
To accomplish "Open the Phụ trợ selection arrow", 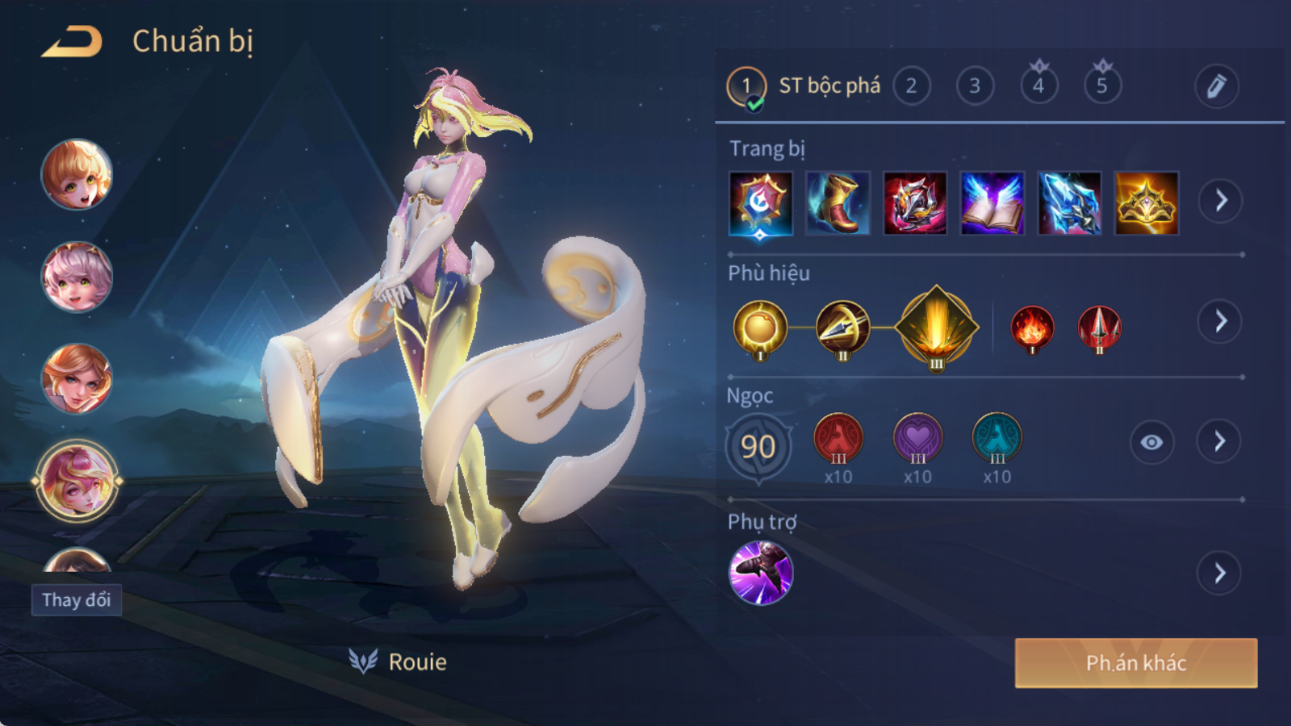I will [1219, 573].
